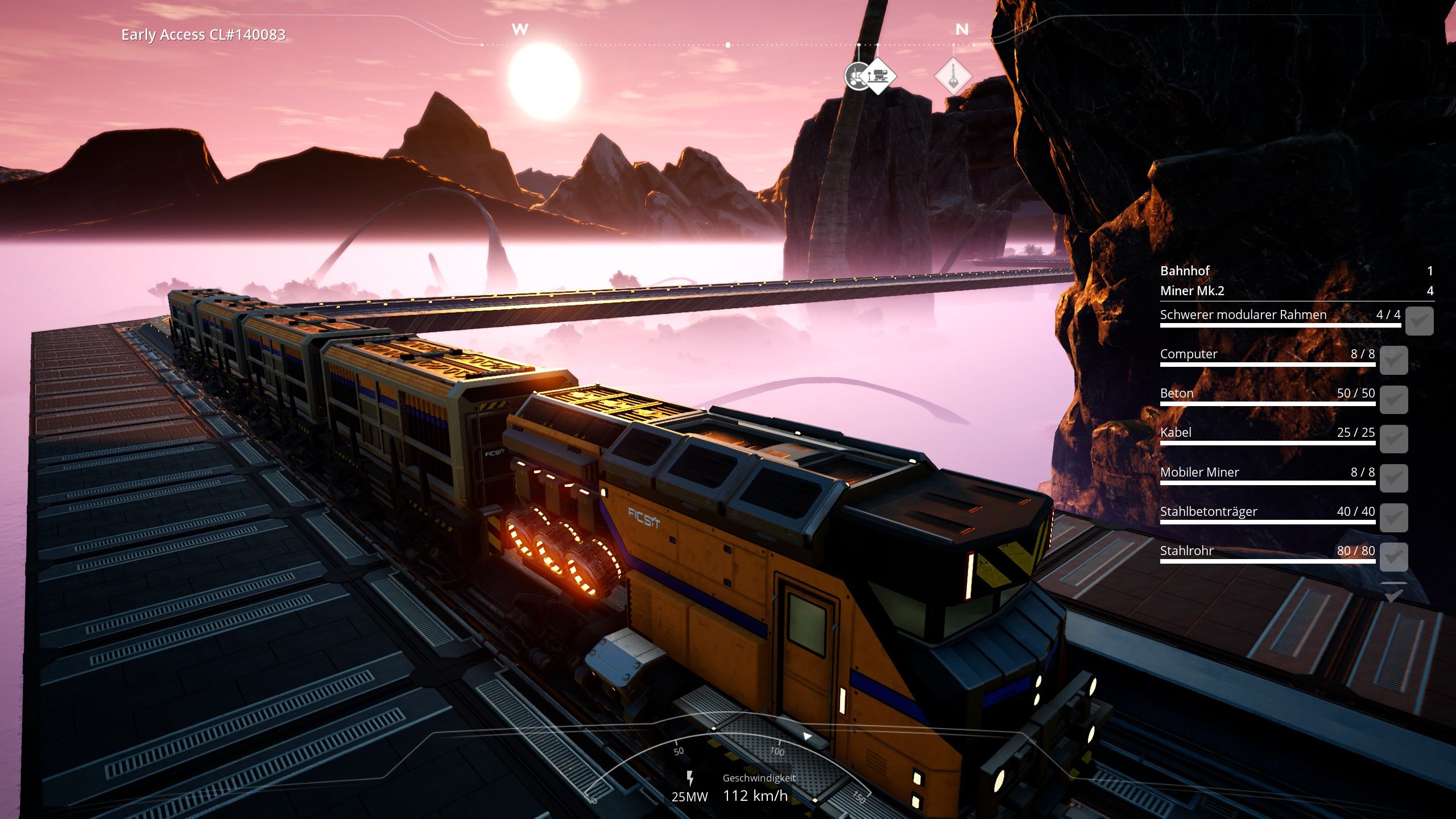Toggle the Schwerer modularer Rahmen checkbox
The image size is (1456, 819).
1419,321
